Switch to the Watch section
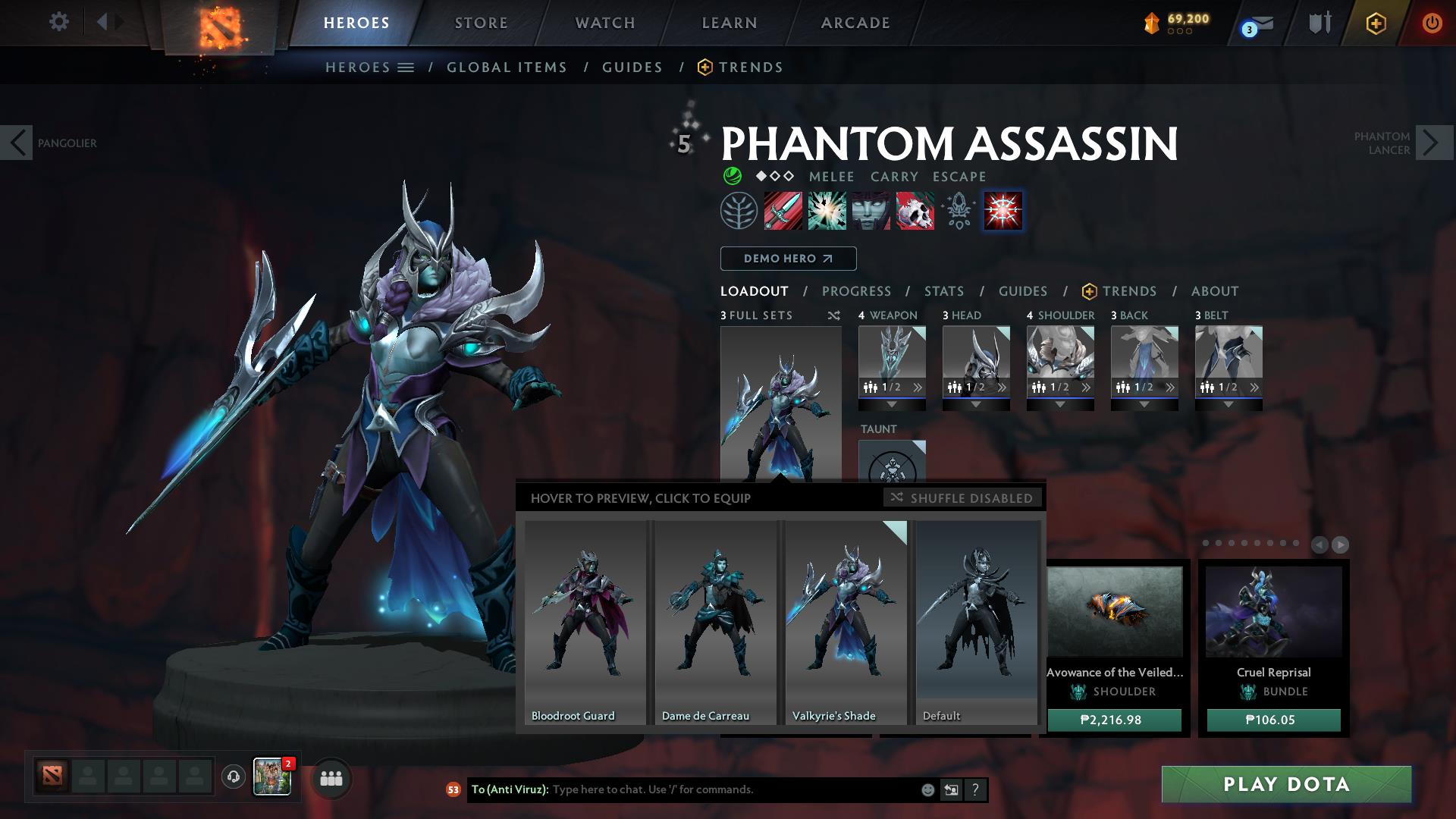This screenshot has height=819, width=1456. tap(604, 23)
